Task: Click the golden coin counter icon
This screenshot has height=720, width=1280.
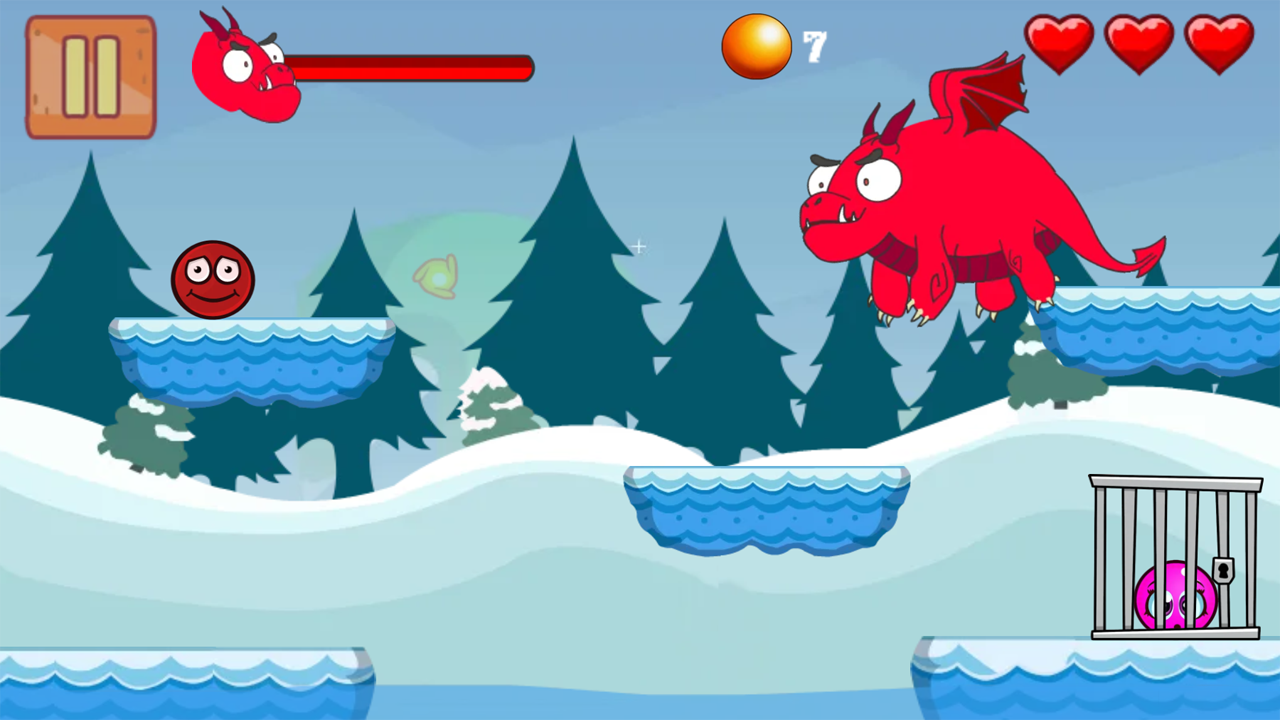Action: pyautogui.click(x=757, y=45)
